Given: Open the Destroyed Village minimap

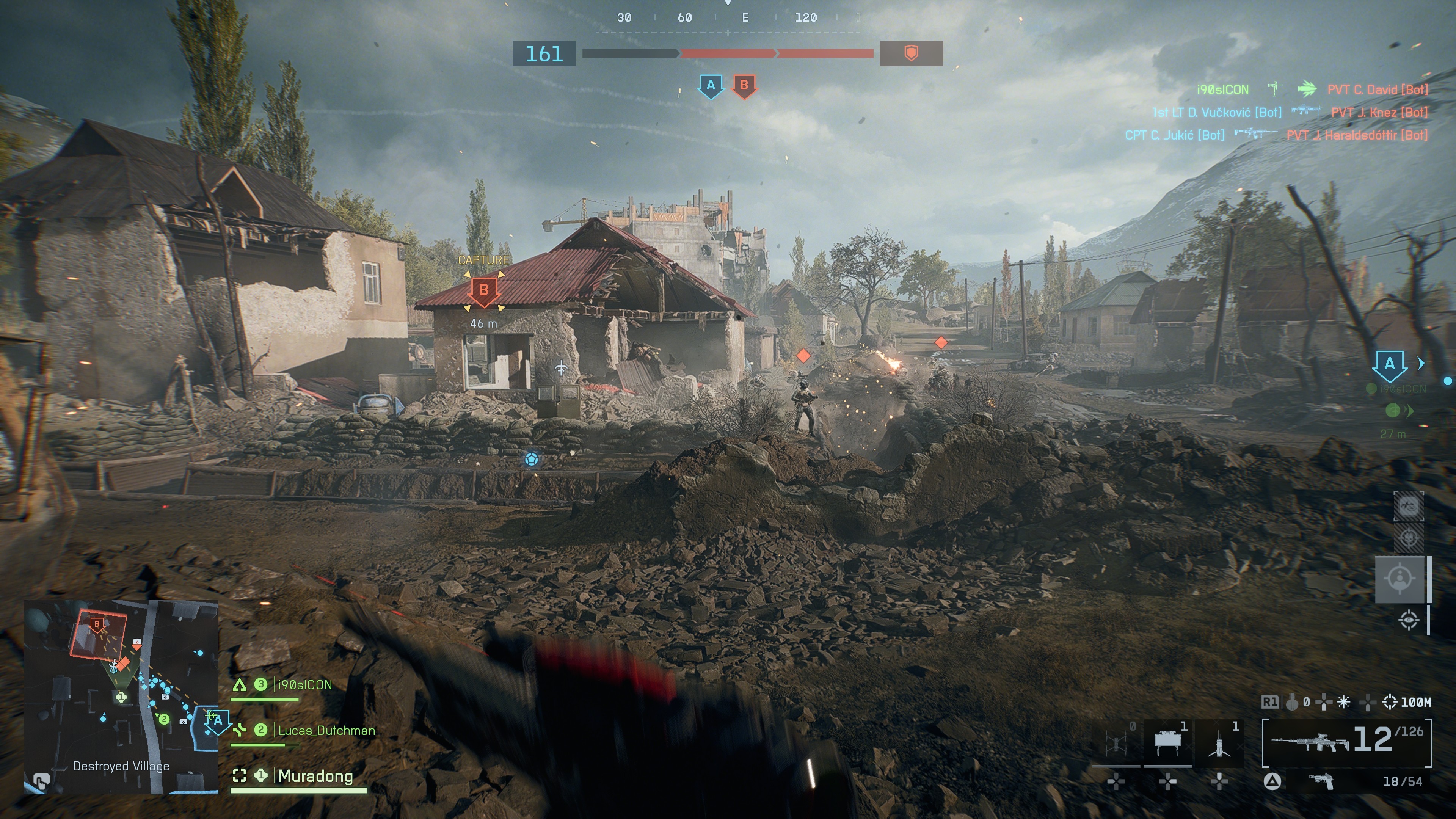Looking at the screenshot, I should click(121, 697).
